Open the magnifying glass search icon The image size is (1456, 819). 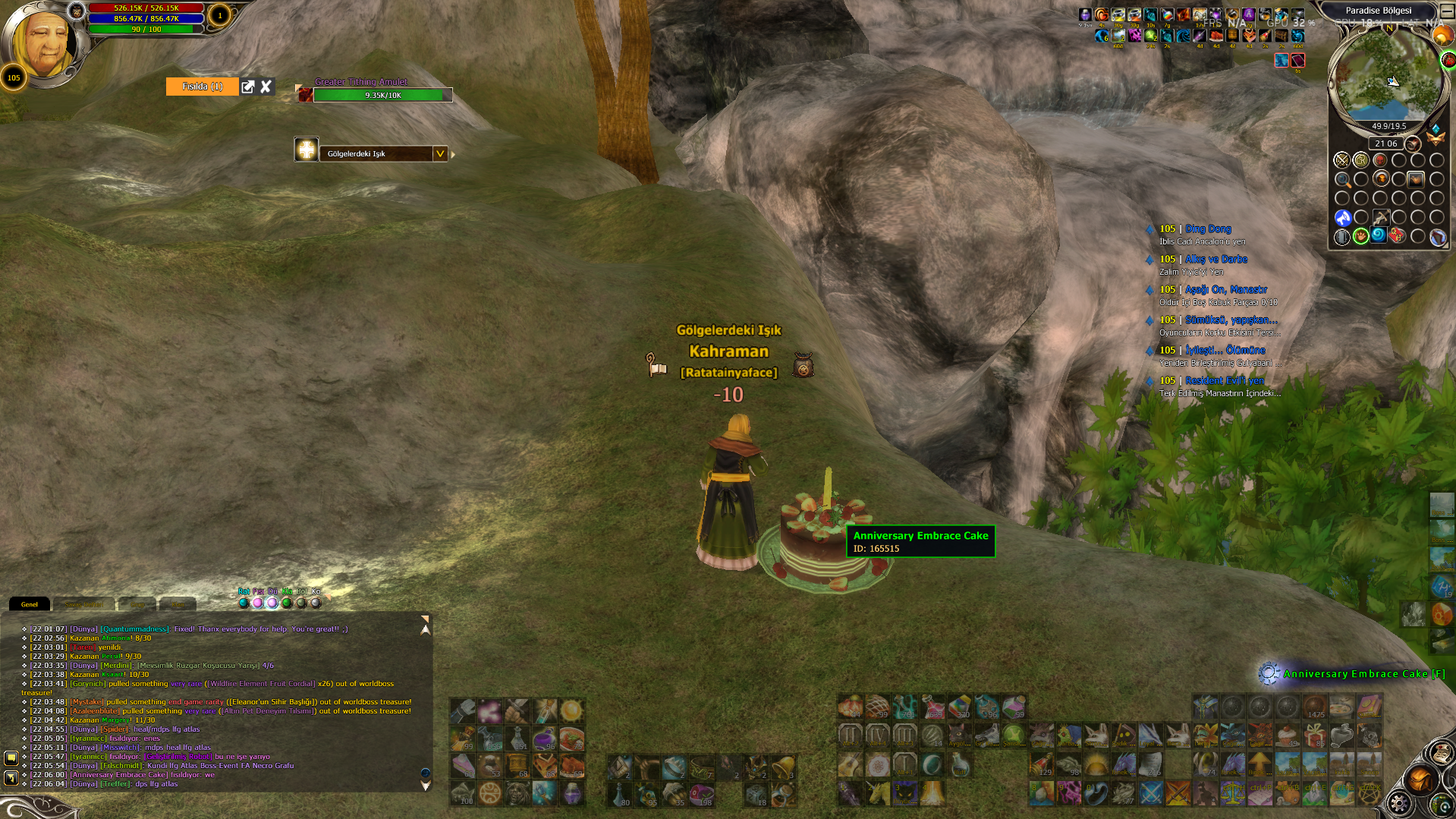coord(1342,180)
